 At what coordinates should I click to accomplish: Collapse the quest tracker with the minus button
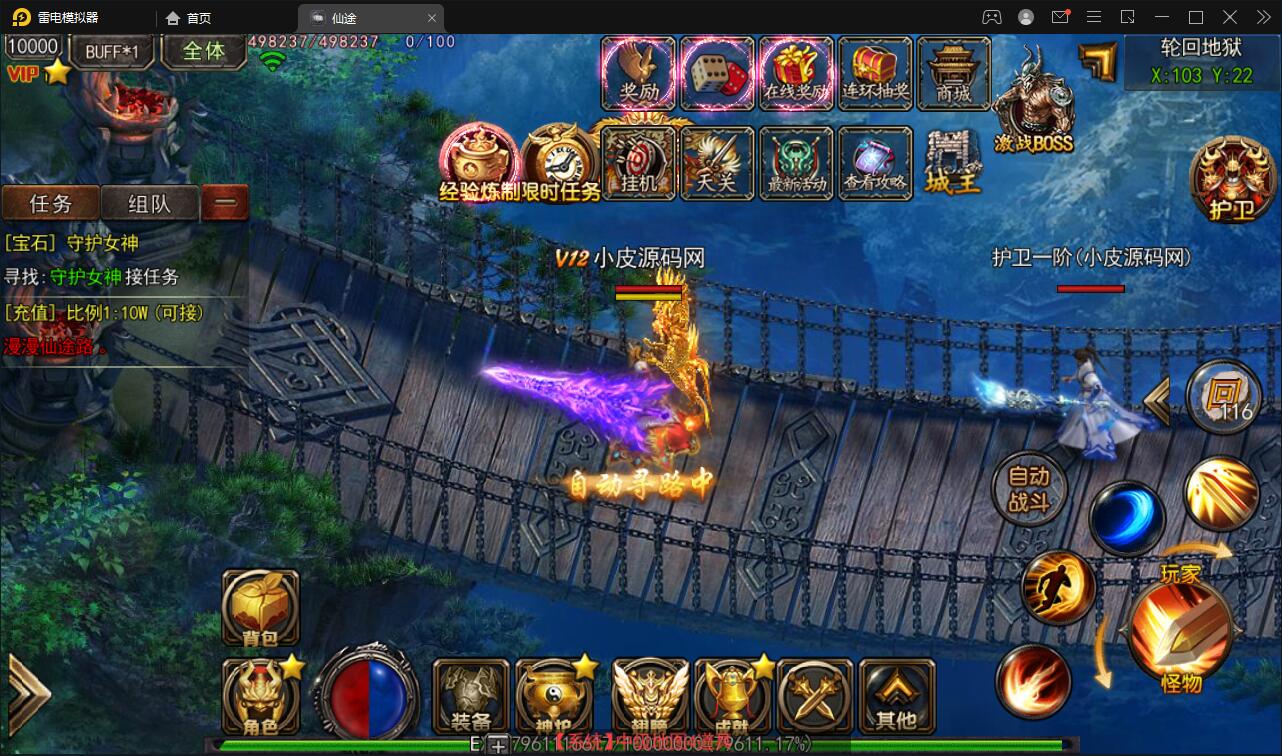[225, 203]
